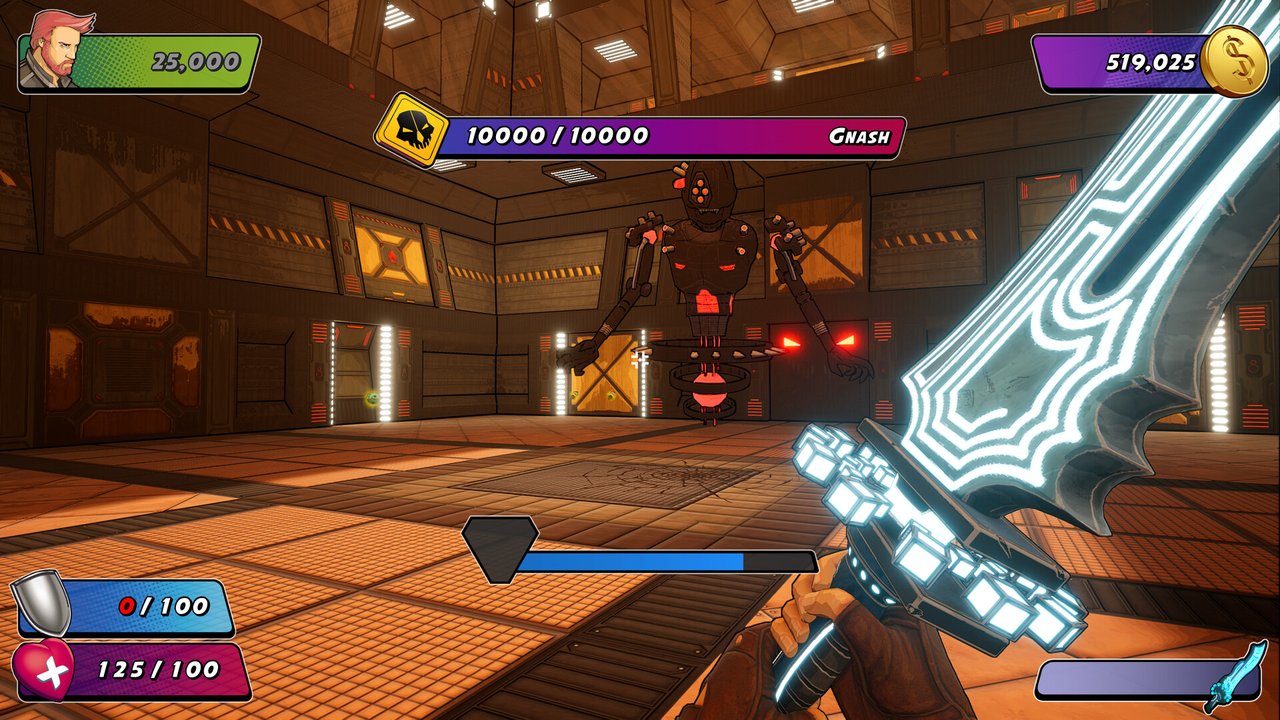Select the silver shield armor icon
The width and height of the screenshot is (1280, 720).
pyautogui.click(x=43, y=605)
